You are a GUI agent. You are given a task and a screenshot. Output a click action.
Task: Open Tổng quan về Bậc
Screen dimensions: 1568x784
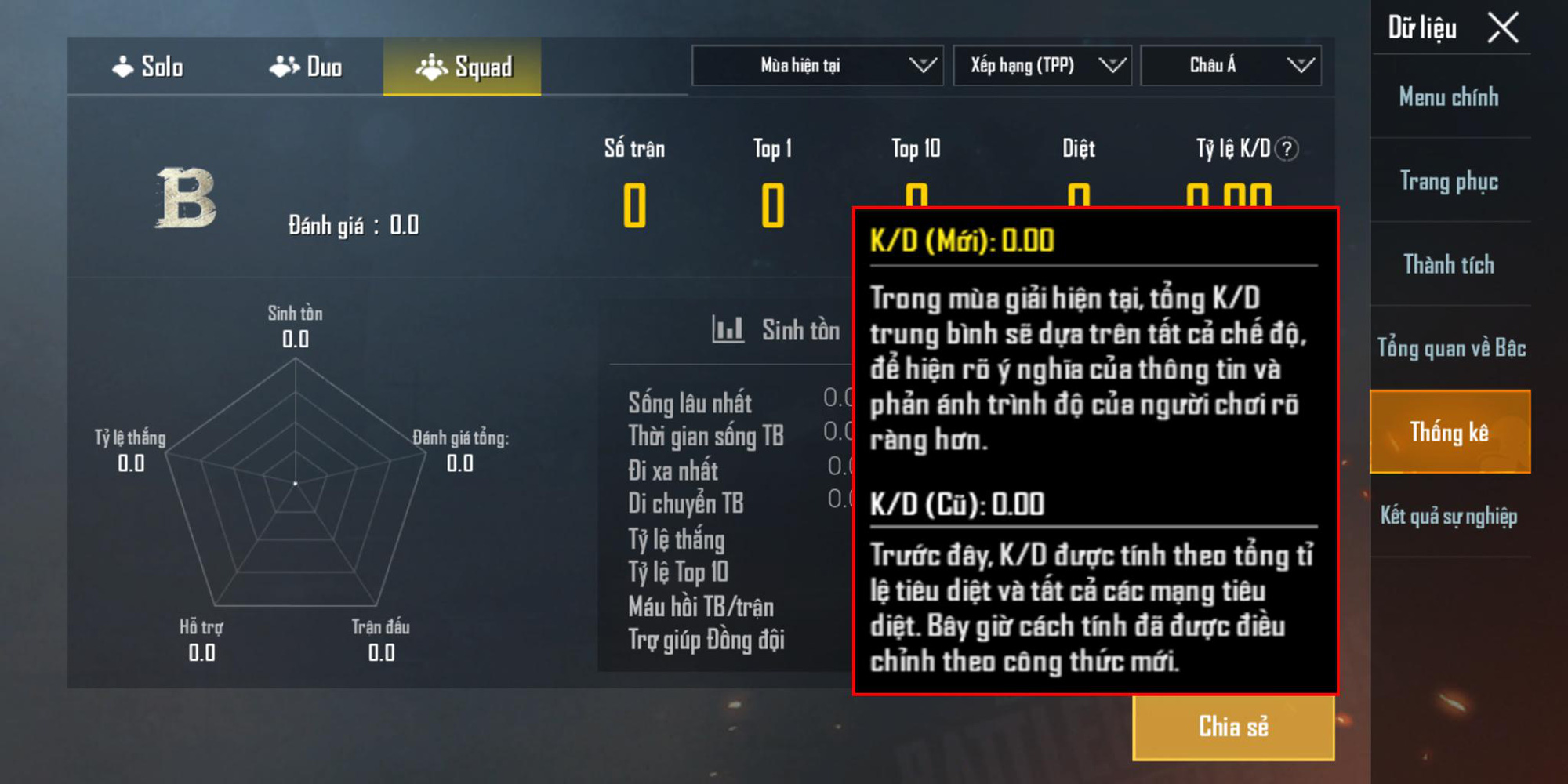pos(1450,348)
